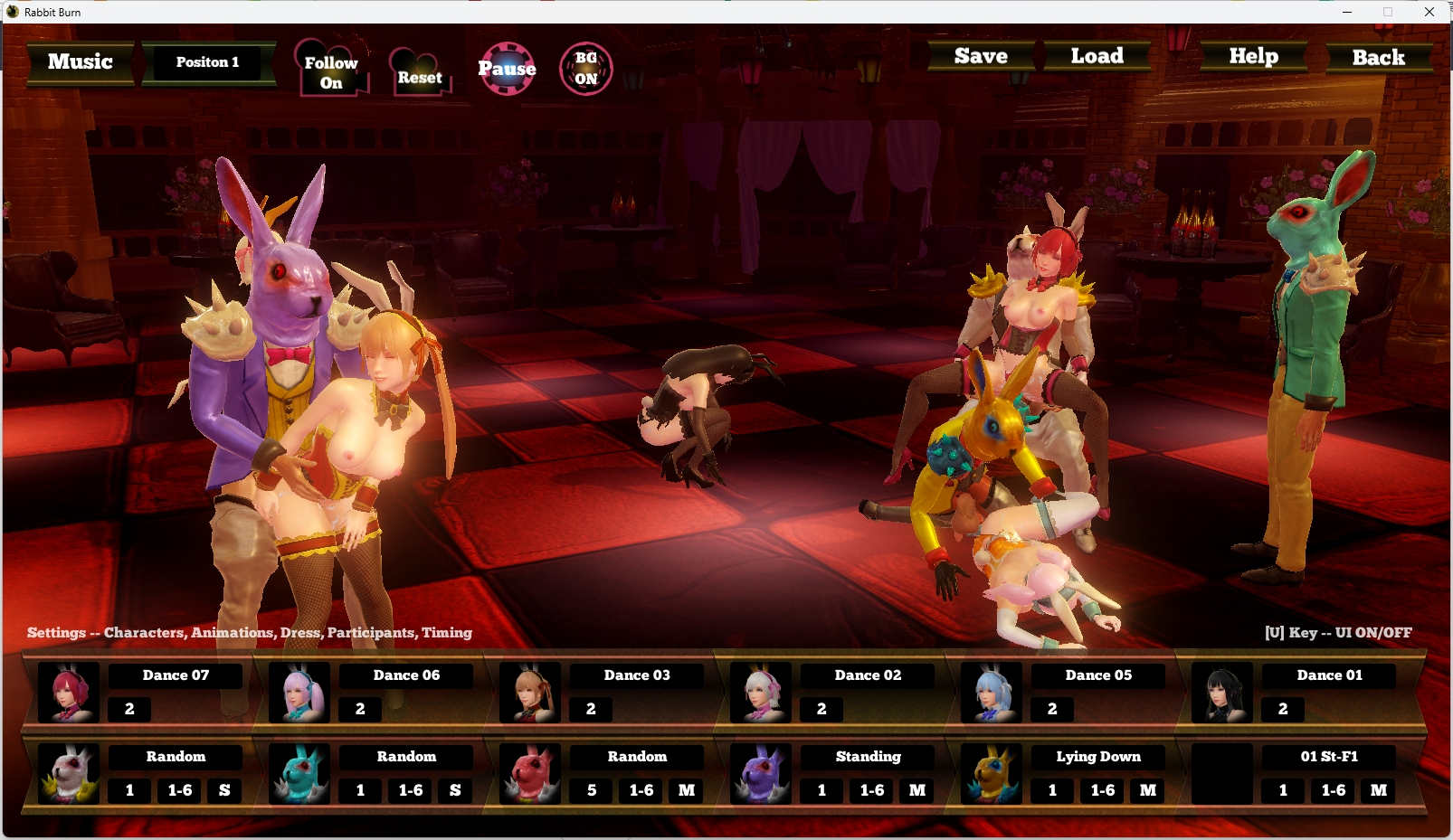The height and width of the screenshot is (840, 1453).
Task: Click the 01 St-F1 animation label
Action: pyautogui.click(x=1329, y=757)
